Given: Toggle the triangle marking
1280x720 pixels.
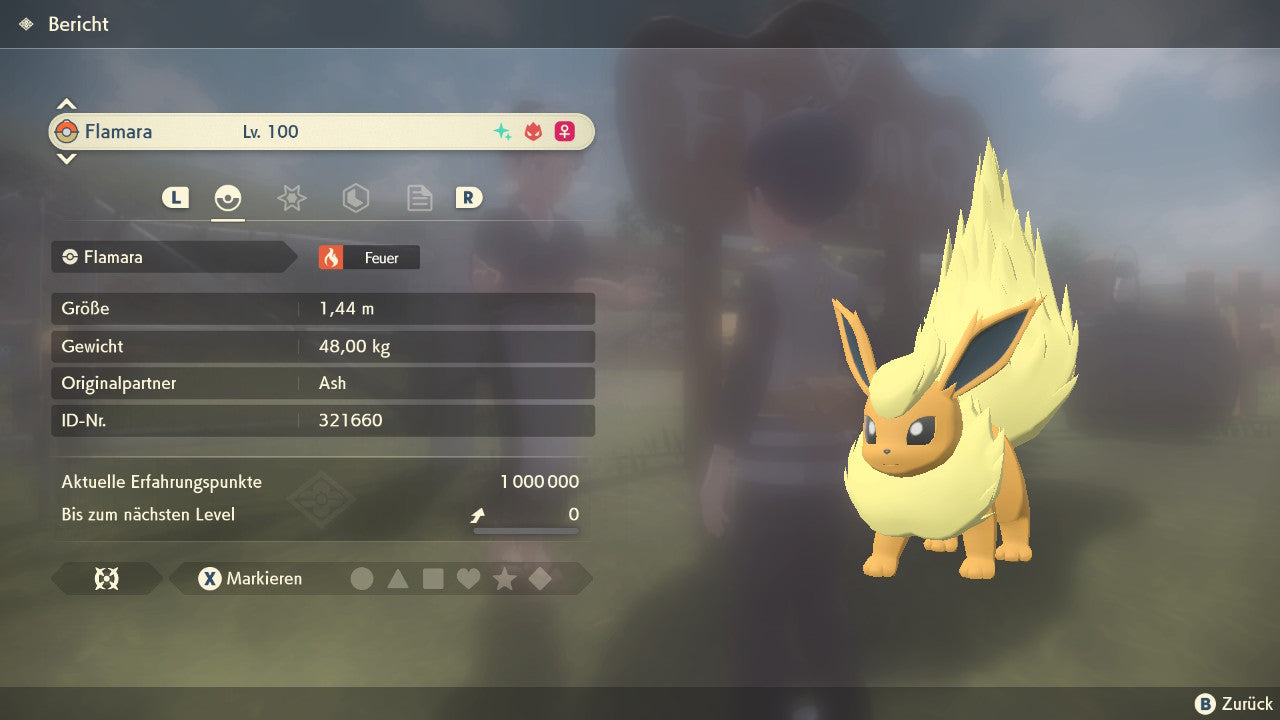Looking at the screenshot, I should (x=398, y=578).
